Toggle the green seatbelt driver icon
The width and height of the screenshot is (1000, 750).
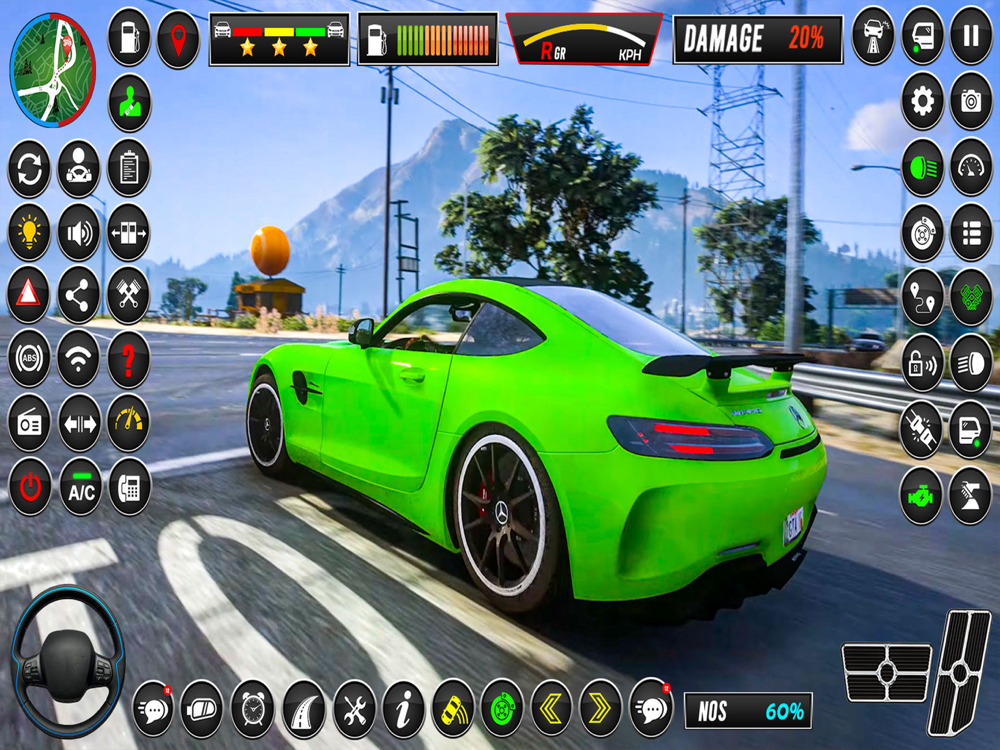pos(129,102)
